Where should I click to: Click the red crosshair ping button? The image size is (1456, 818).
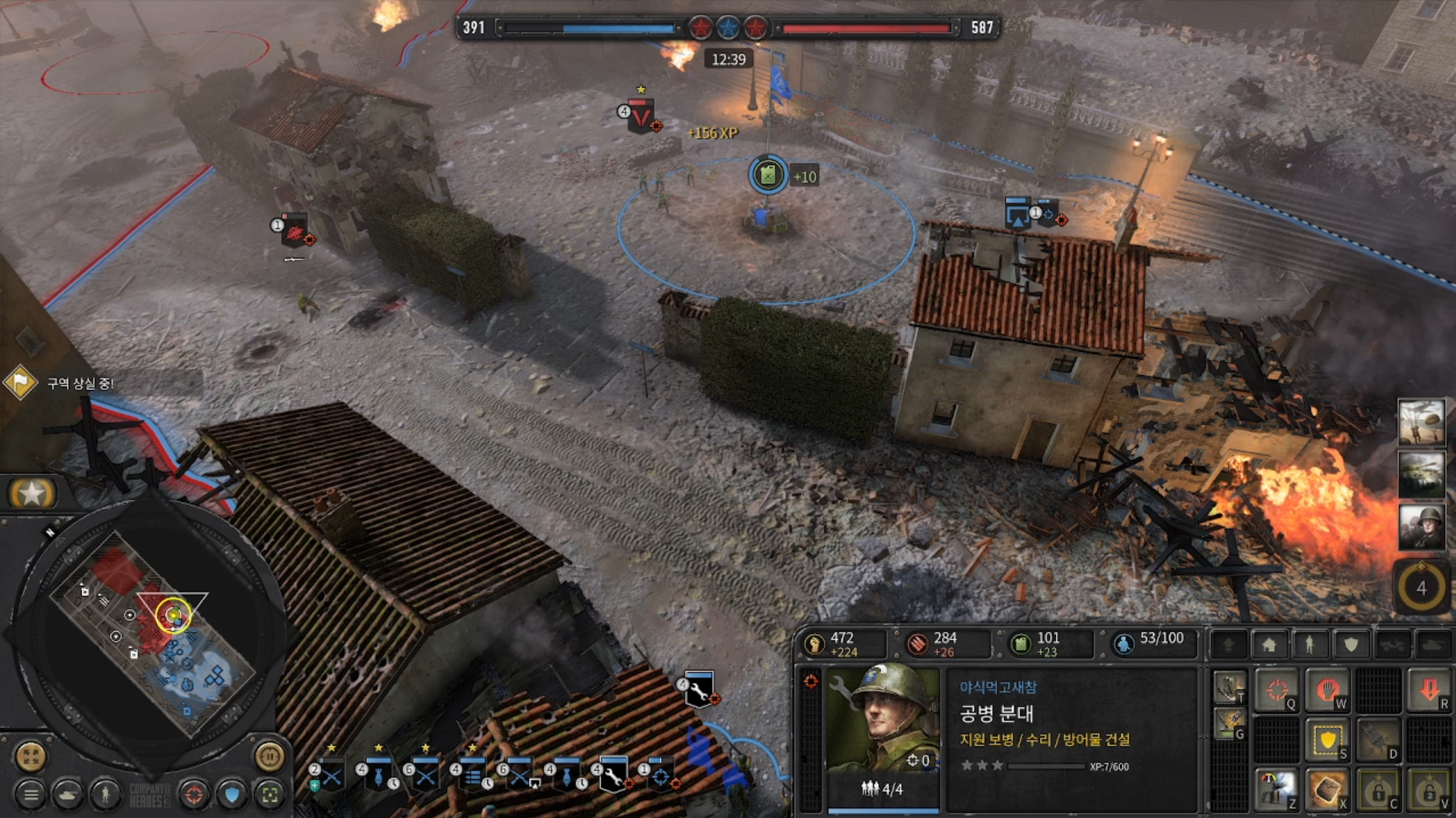(194, 794)
